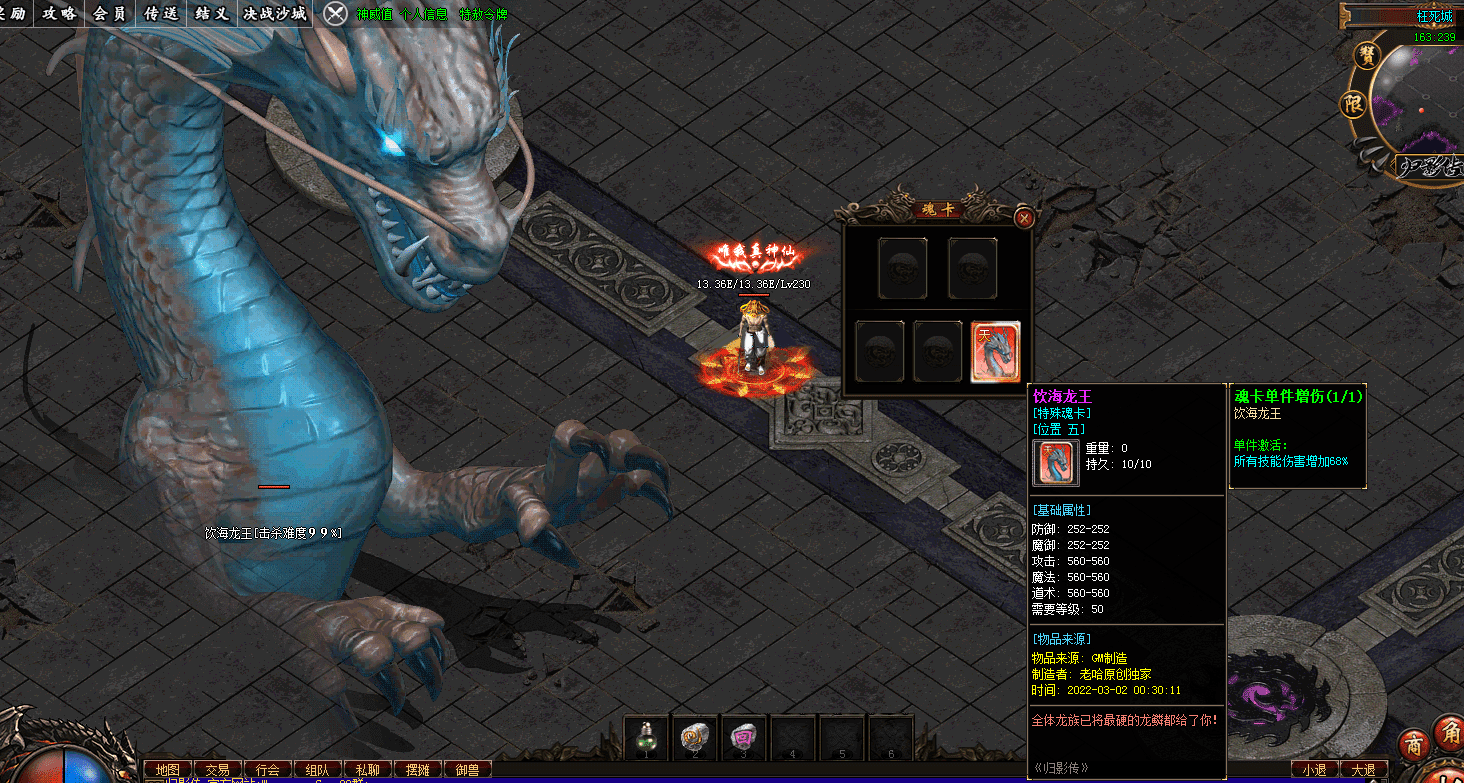Click the crossed swords attack mode icon

pyautogui.click(x=337, y=13)
